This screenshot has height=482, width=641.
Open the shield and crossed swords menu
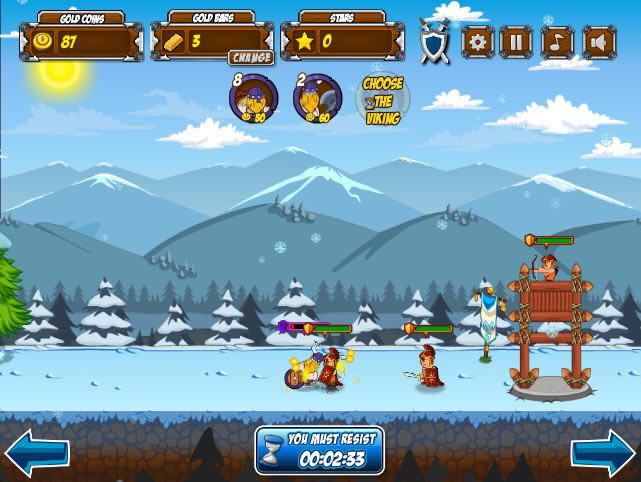(434, 42)
